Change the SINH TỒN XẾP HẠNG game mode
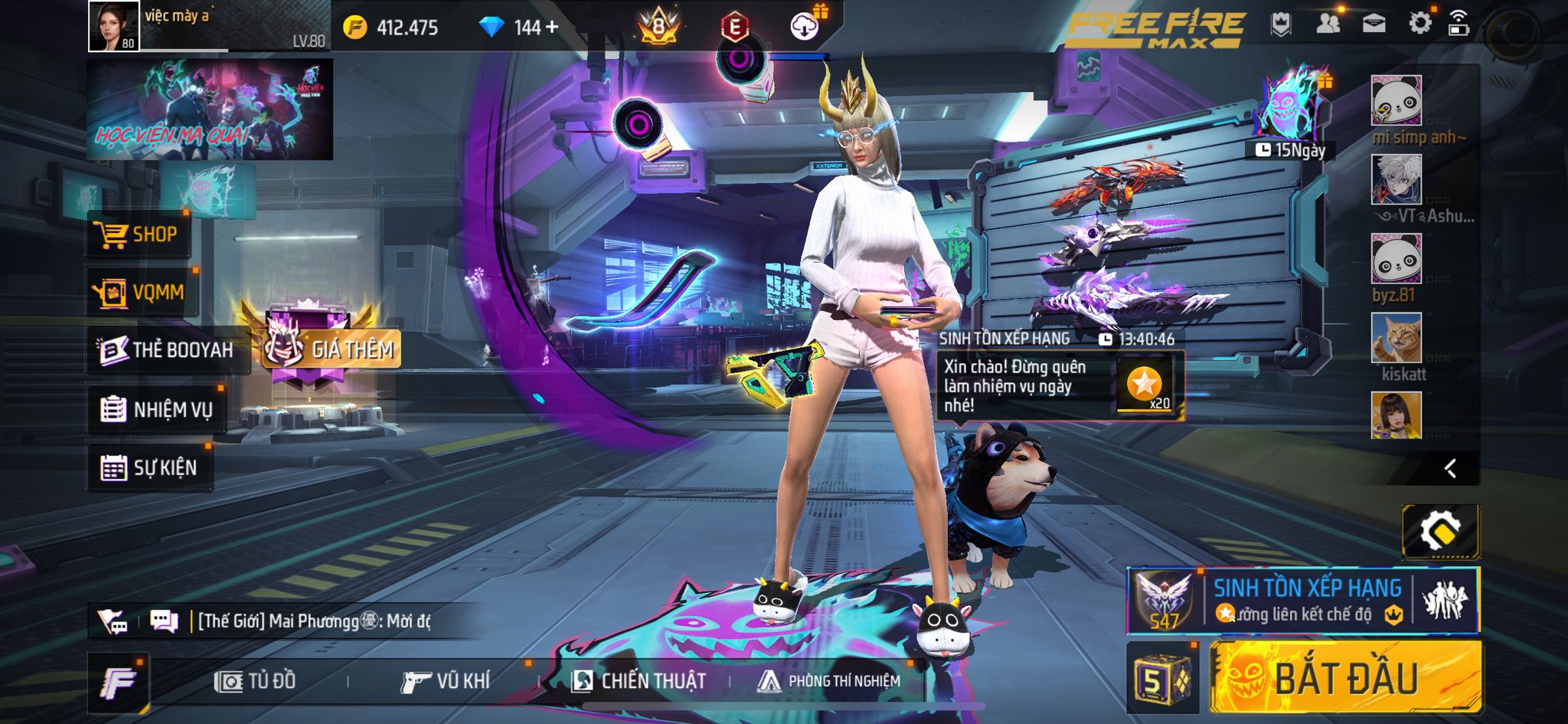This screenshot has width=1568, height=724. pos(1303,600)
